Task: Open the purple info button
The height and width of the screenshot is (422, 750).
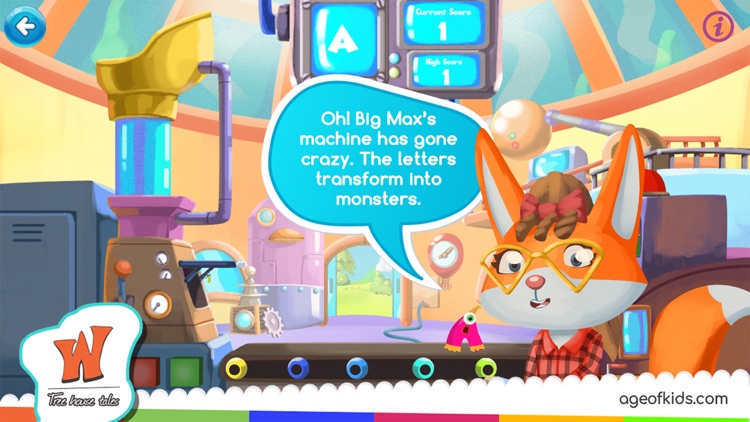Action: tap(718, 27)
